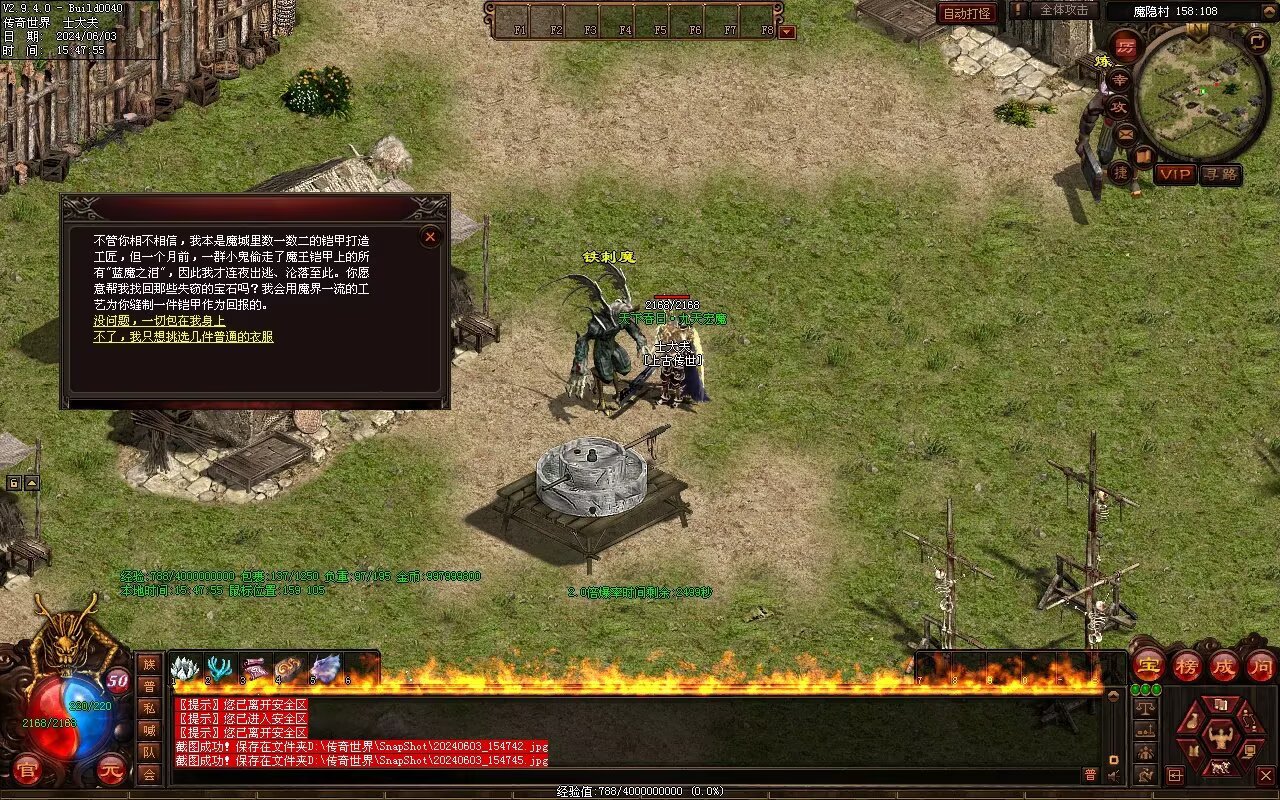Open the mail envelope icon
This screenshot has width=1280, height=800.
(1126, 133)
